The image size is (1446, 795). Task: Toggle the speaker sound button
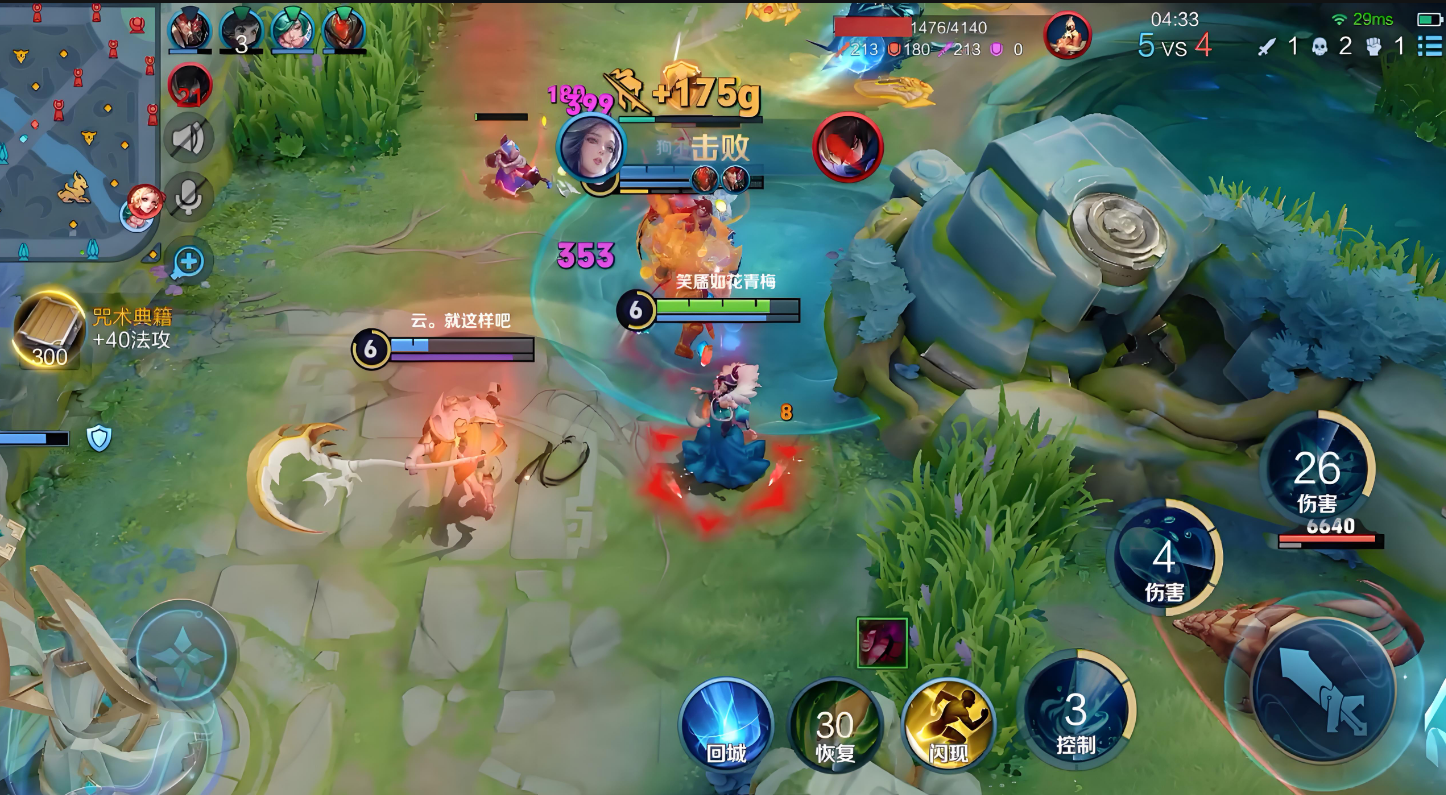tap(189, 138)
